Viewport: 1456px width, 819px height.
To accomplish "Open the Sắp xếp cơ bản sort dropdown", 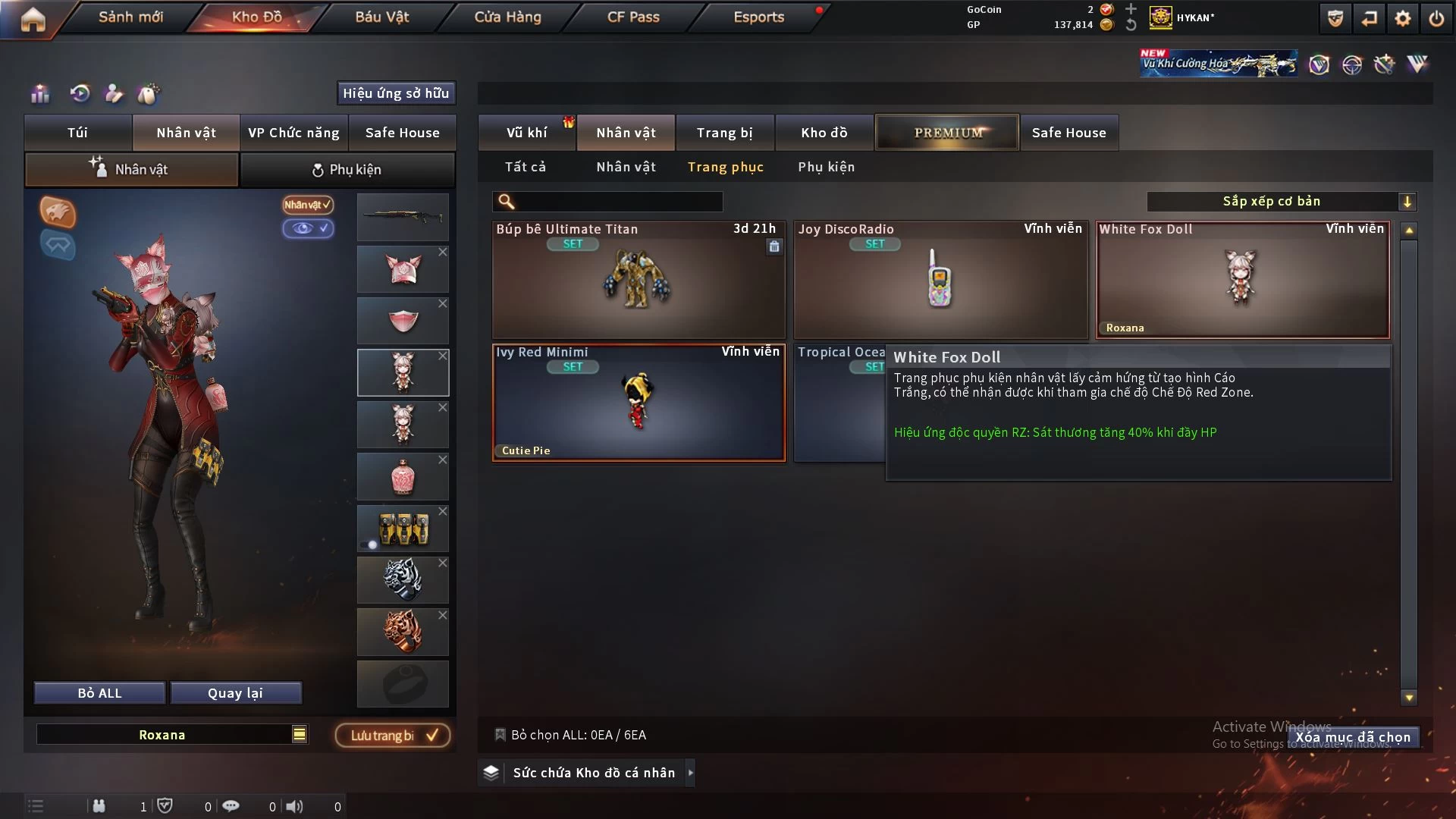I will [1281, 201].
